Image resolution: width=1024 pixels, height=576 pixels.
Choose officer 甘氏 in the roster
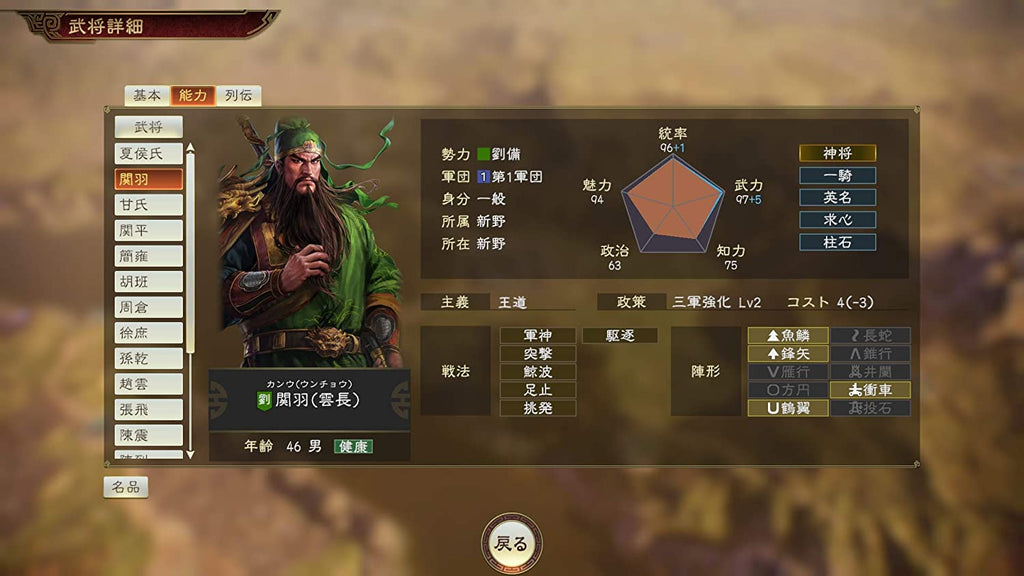[148, 204]
